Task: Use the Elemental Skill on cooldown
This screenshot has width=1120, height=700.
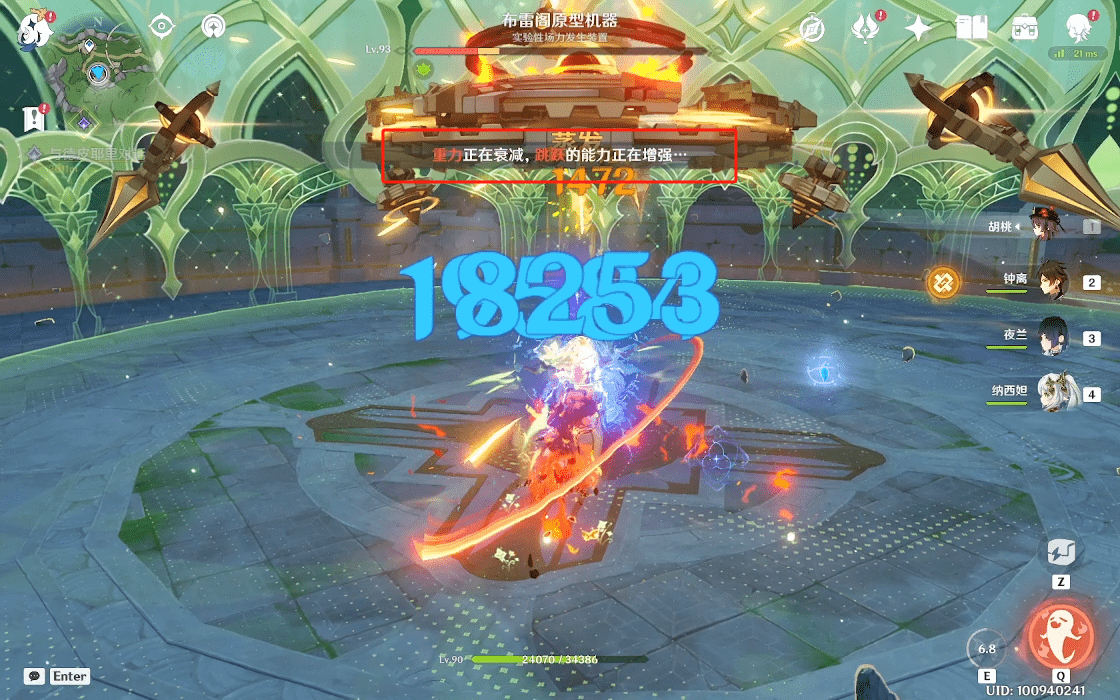Action: click(987, 650)
